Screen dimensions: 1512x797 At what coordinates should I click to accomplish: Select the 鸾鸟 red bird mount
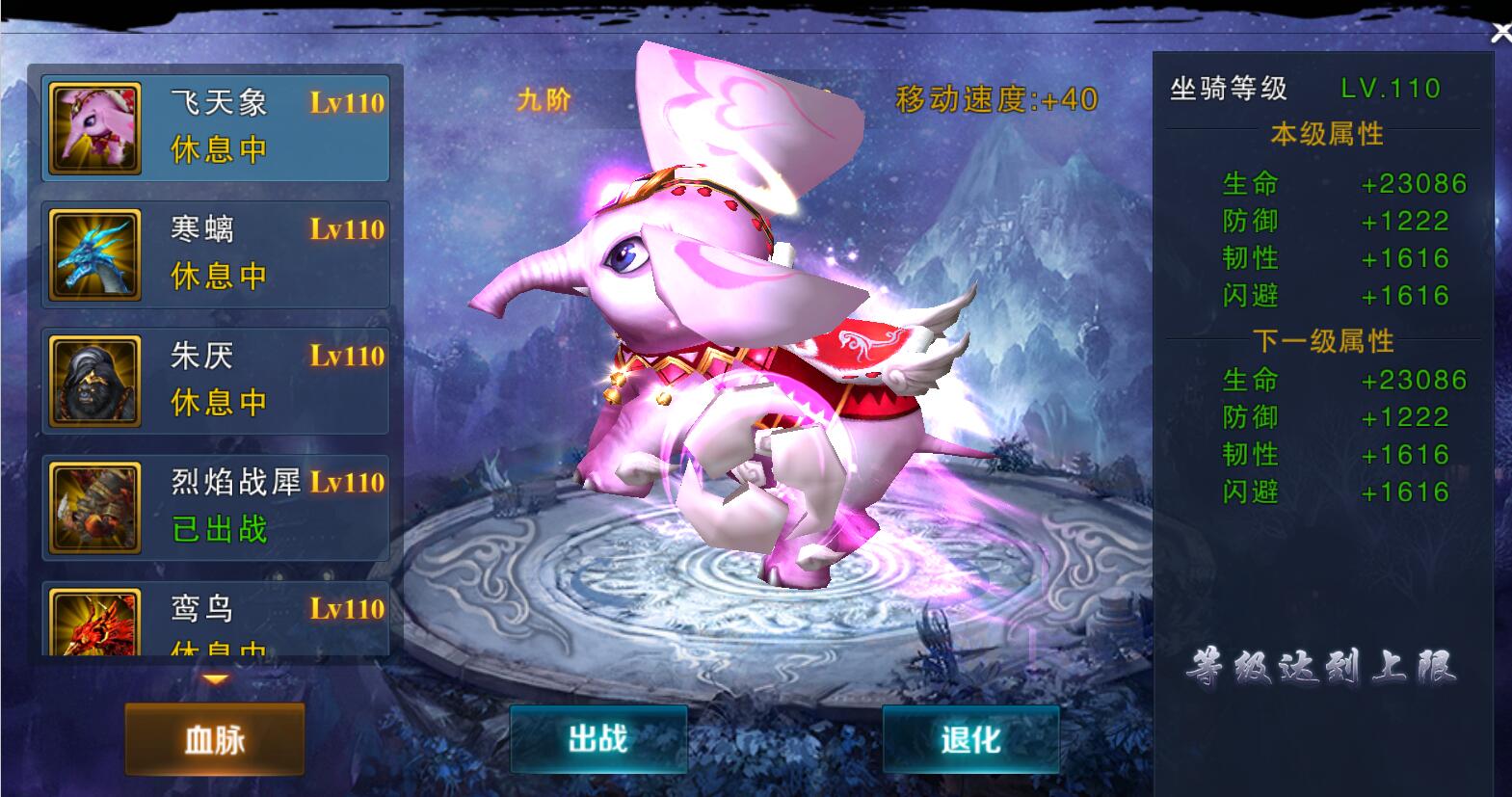216,620
